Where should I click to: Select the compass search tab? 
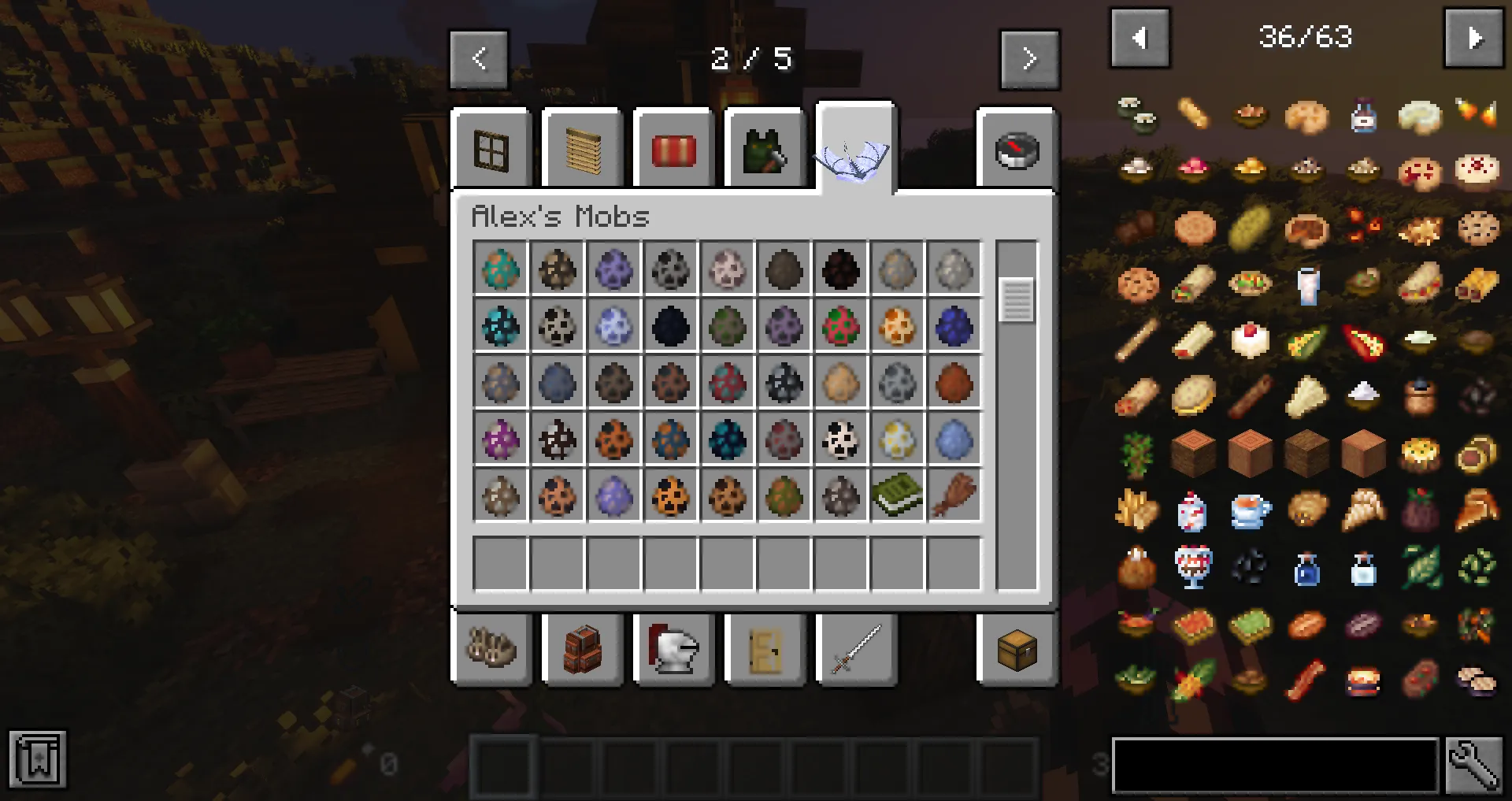click(x=1017, y=150)
